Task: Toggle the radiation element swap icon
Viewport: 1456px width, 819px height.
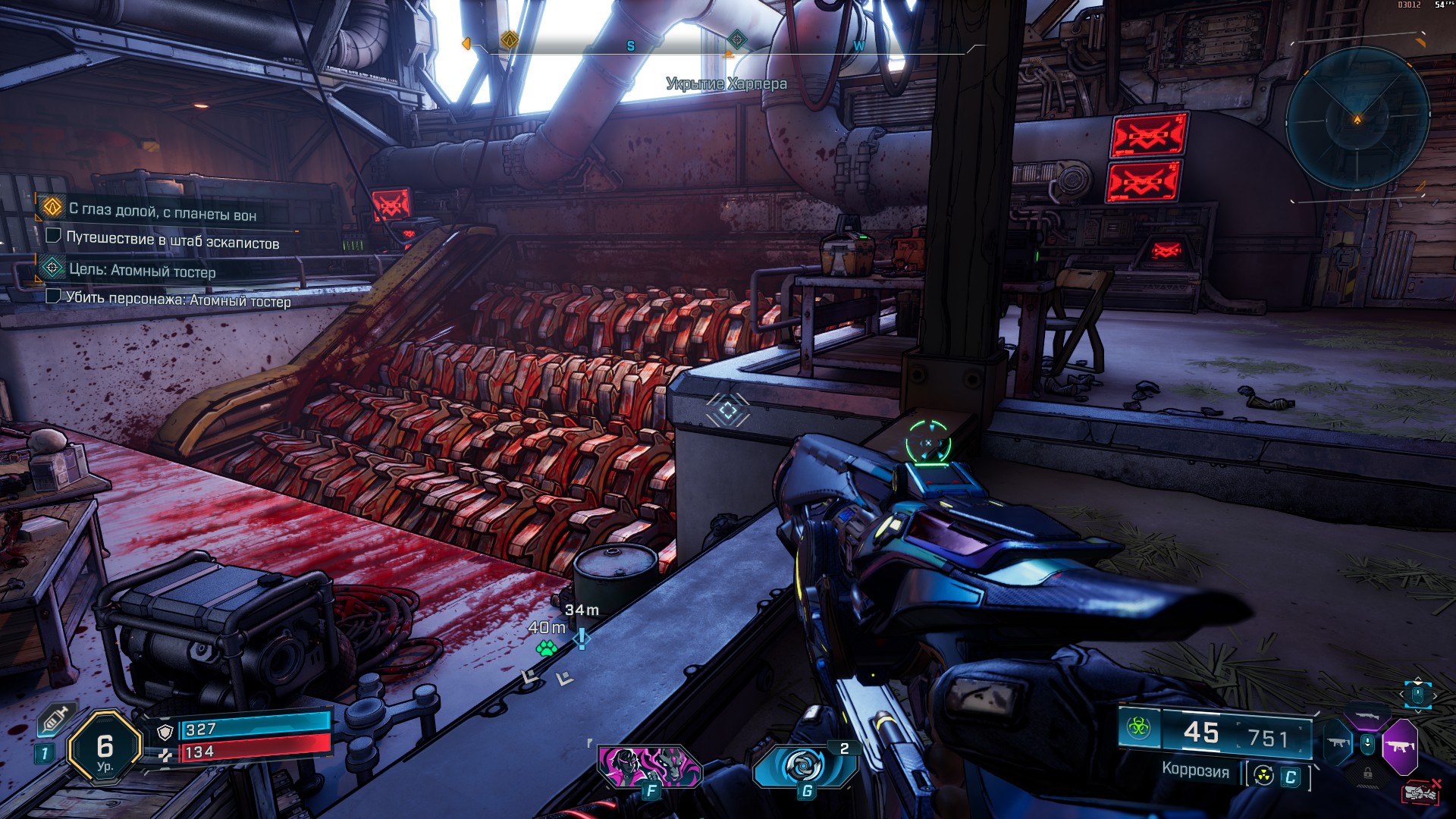Action: (1263, 776)
